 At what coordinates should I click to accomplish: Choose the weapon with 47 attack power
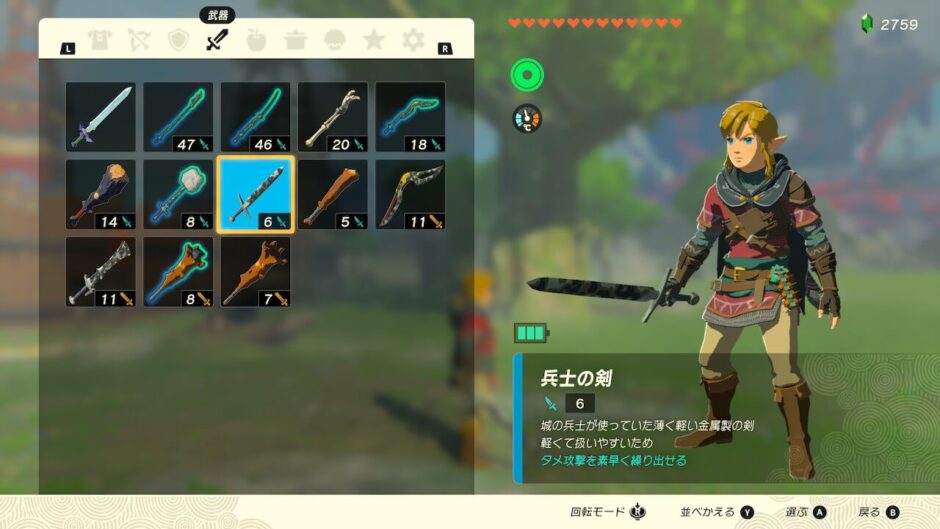(178, 117)
